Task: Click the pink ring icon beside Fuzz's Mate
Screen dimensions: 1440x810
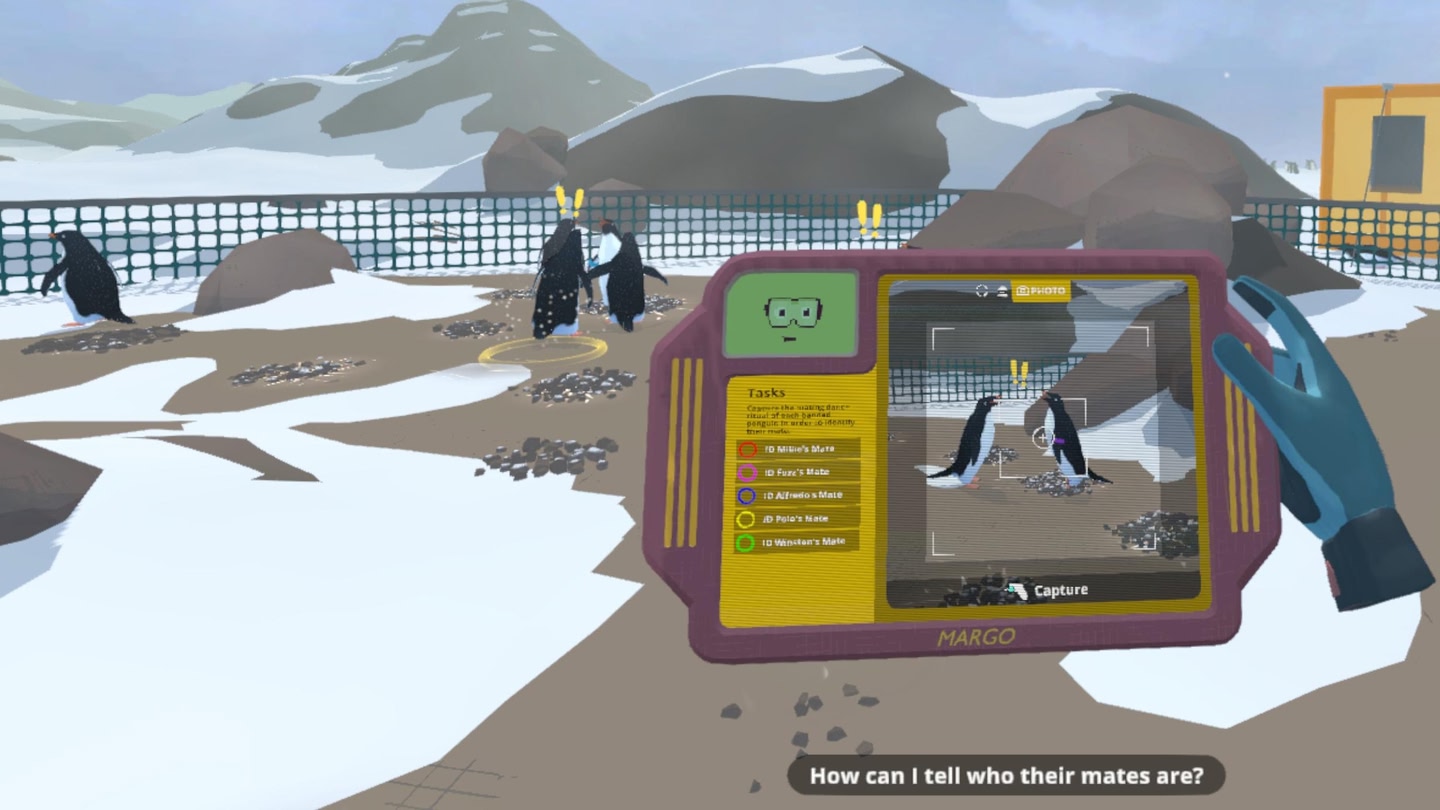Action: 748,472
